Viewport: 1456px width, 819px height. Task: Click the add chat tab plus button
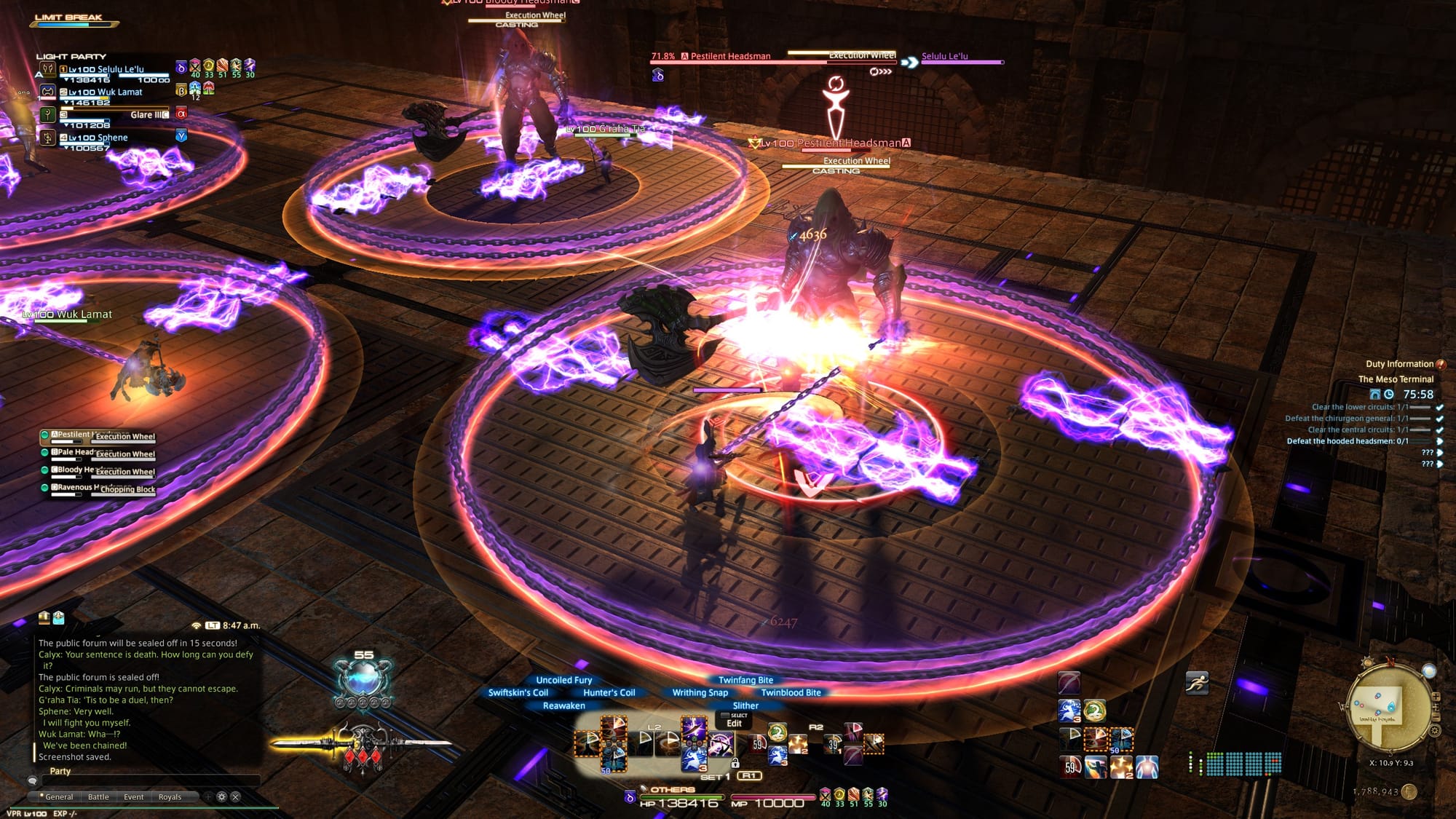click(208, 796)
